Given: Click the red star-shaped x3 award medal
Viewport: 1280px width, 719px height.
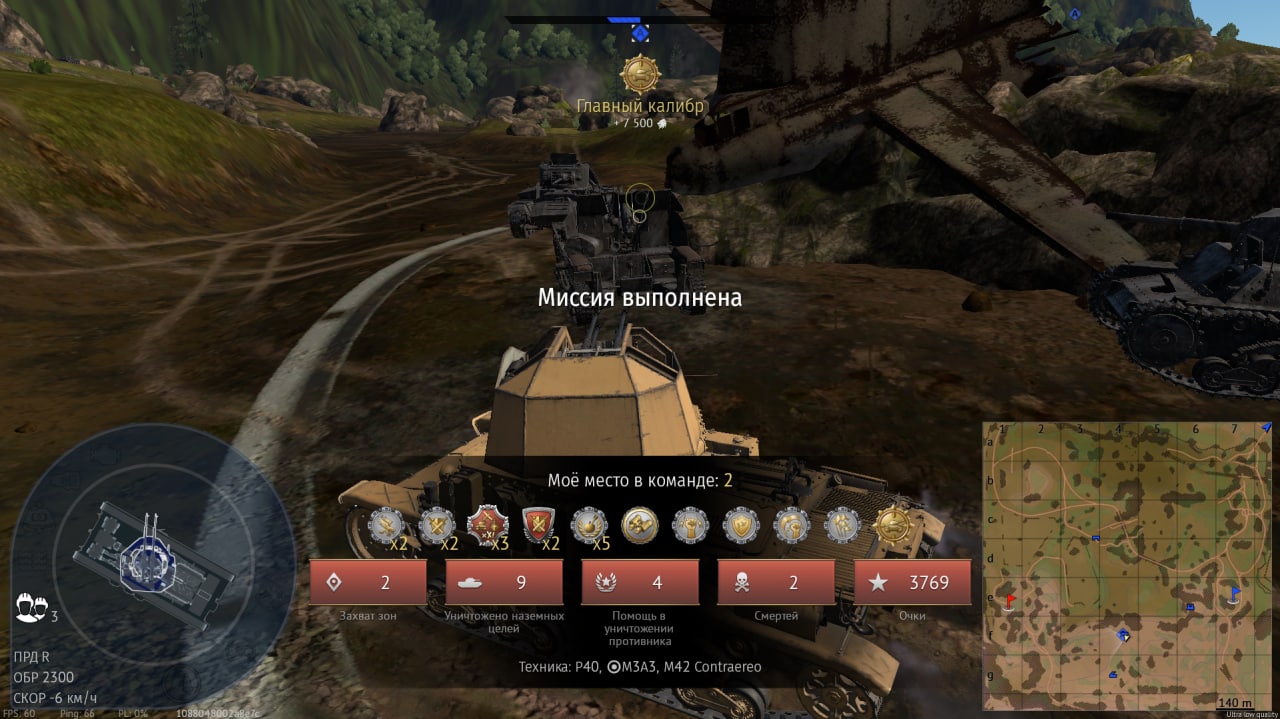Looking at the screenshot, I should point(488,525).
